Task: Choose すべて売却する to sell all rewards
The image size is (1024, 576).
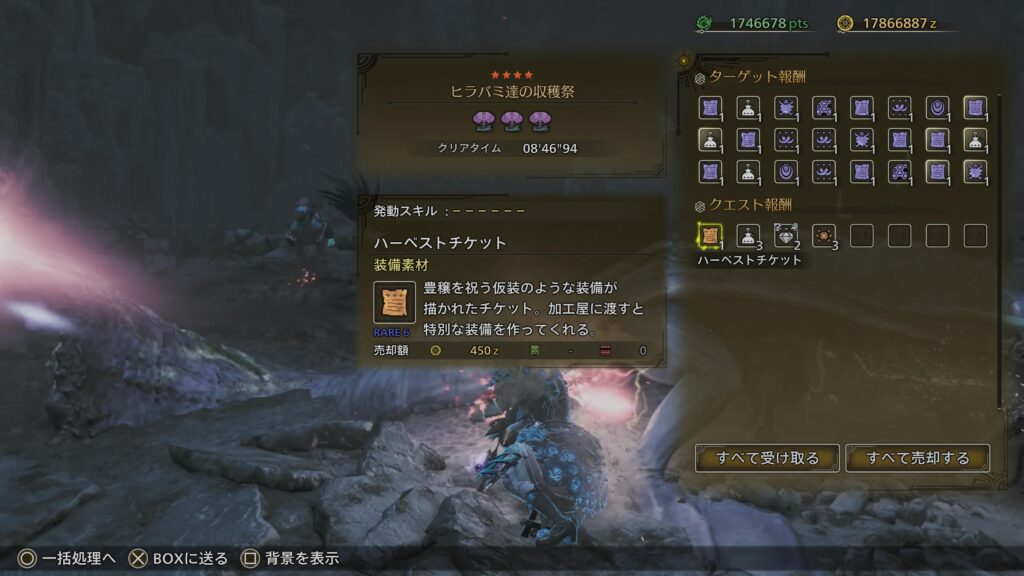Action: pos(917,458)
